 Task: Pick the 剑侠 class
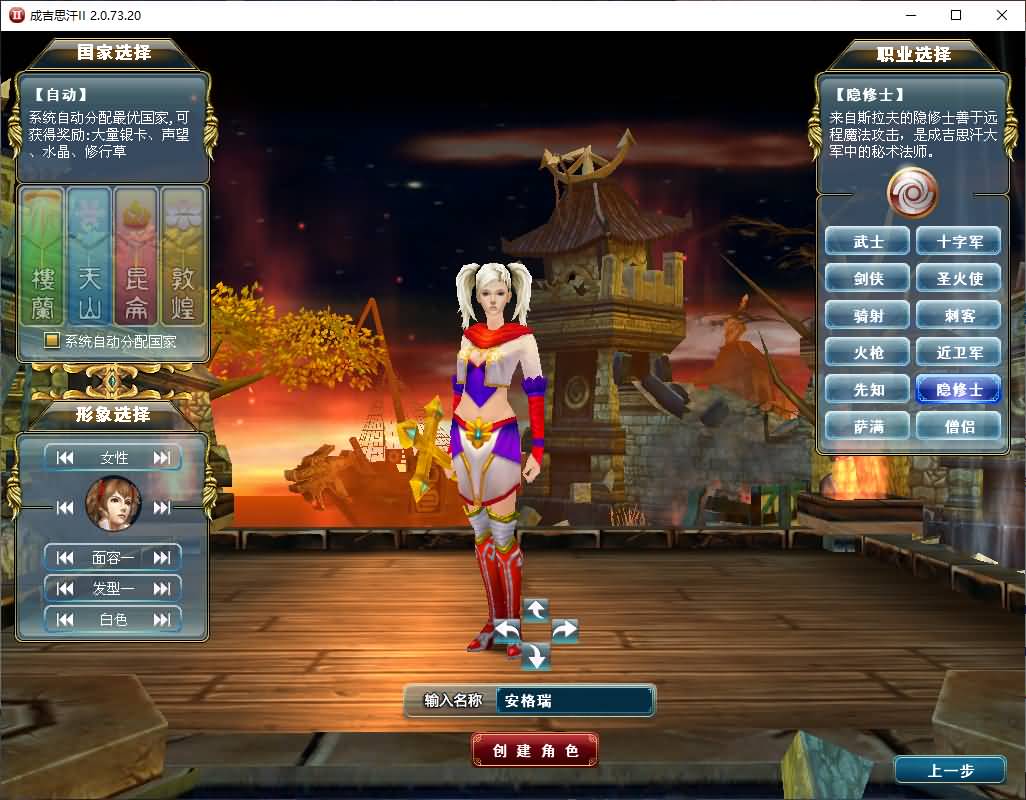pyautogui.click(x=868, y=278)
